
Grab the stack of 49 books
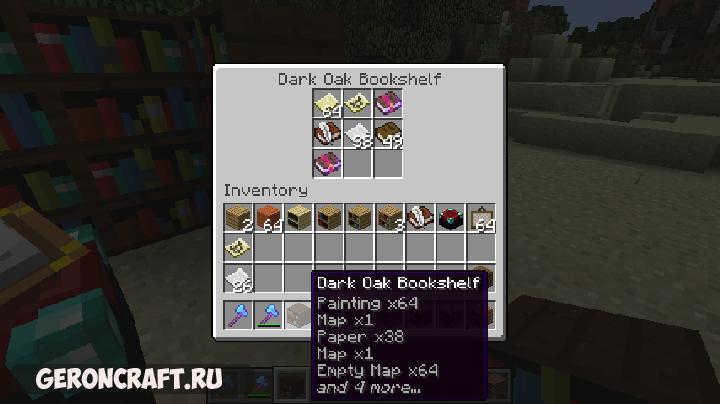click(x=388, y=133)
